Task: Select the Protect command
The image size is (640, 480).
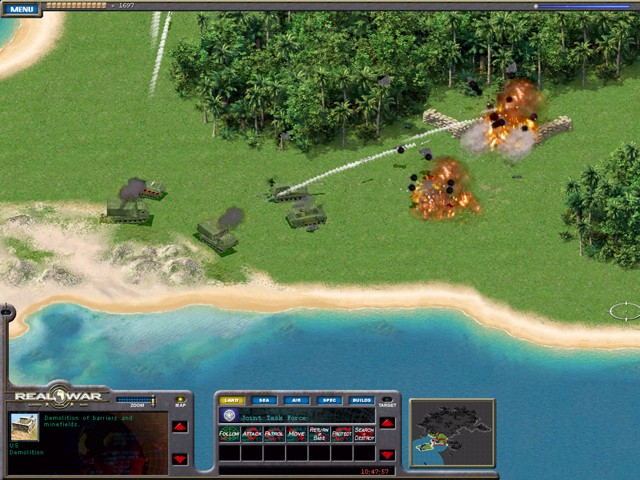Action: click(342, 434)
